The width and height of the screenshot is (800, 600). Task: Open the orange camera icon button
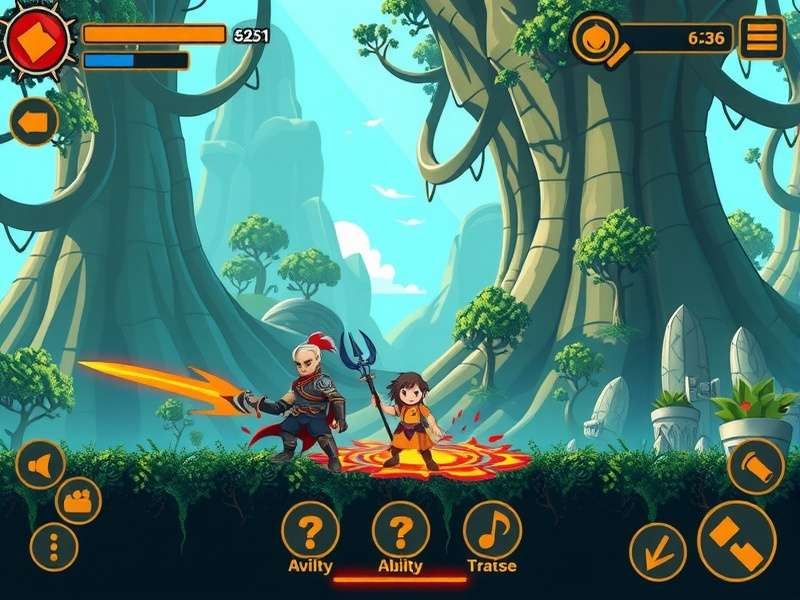[78, 499]
